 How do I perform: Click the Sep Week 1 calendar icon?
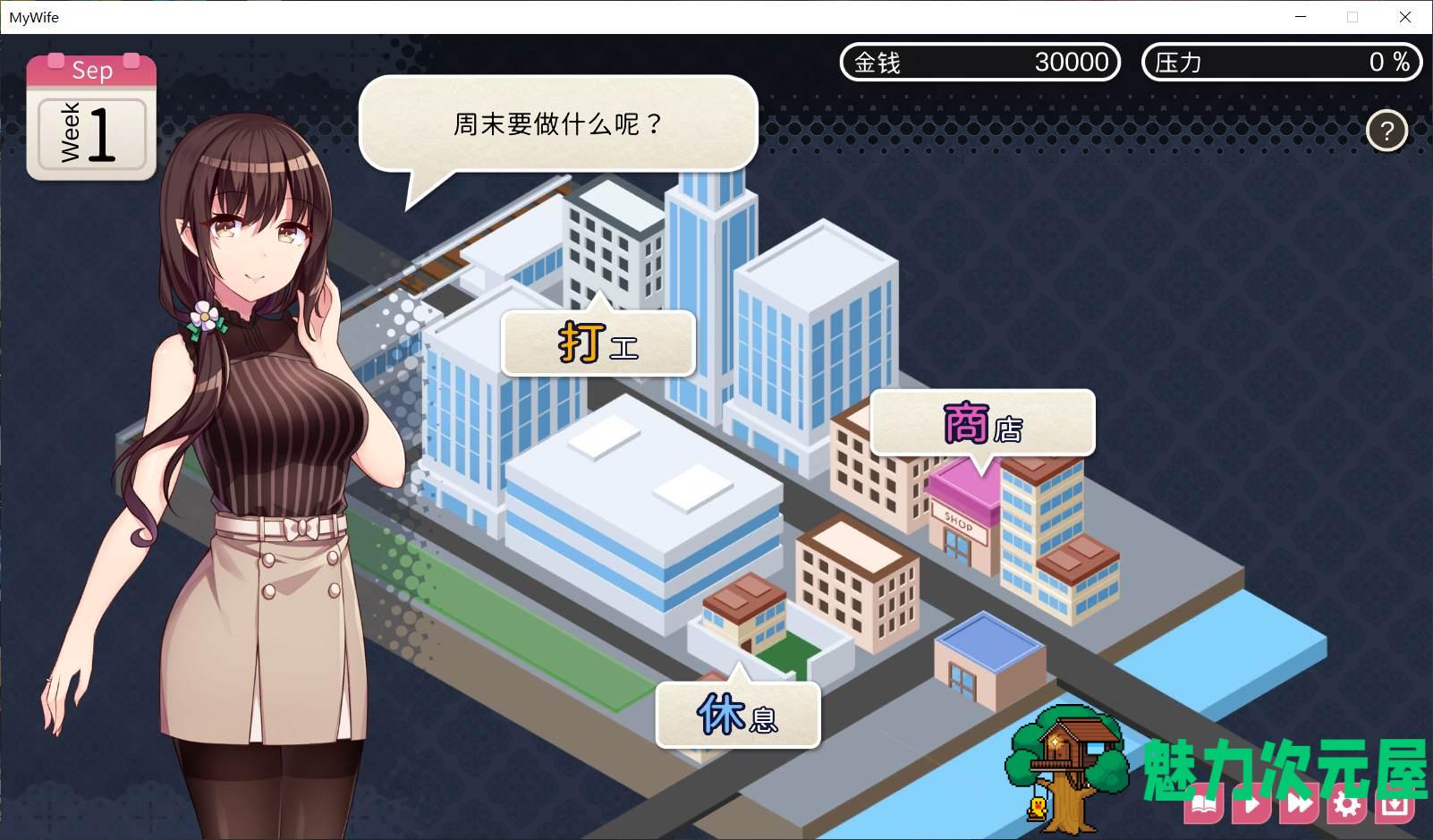pyautogui.click(x=91, y=116)
